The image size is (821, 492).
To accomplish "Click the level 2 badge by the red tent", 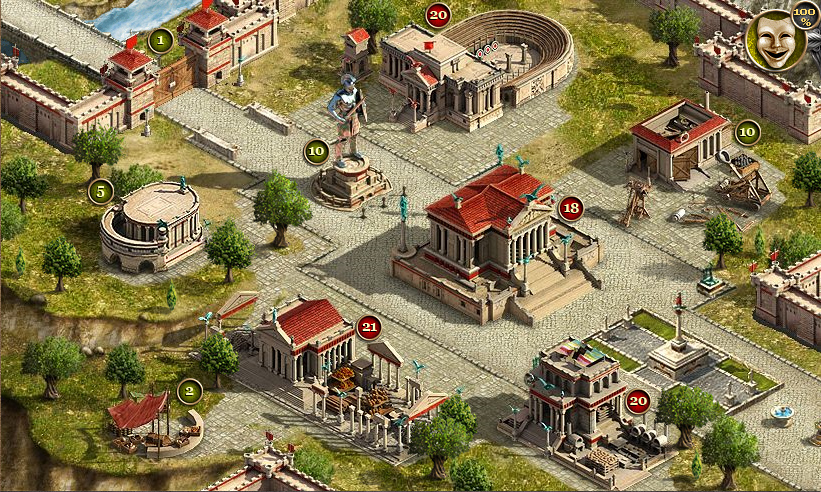I will (189, 390).
